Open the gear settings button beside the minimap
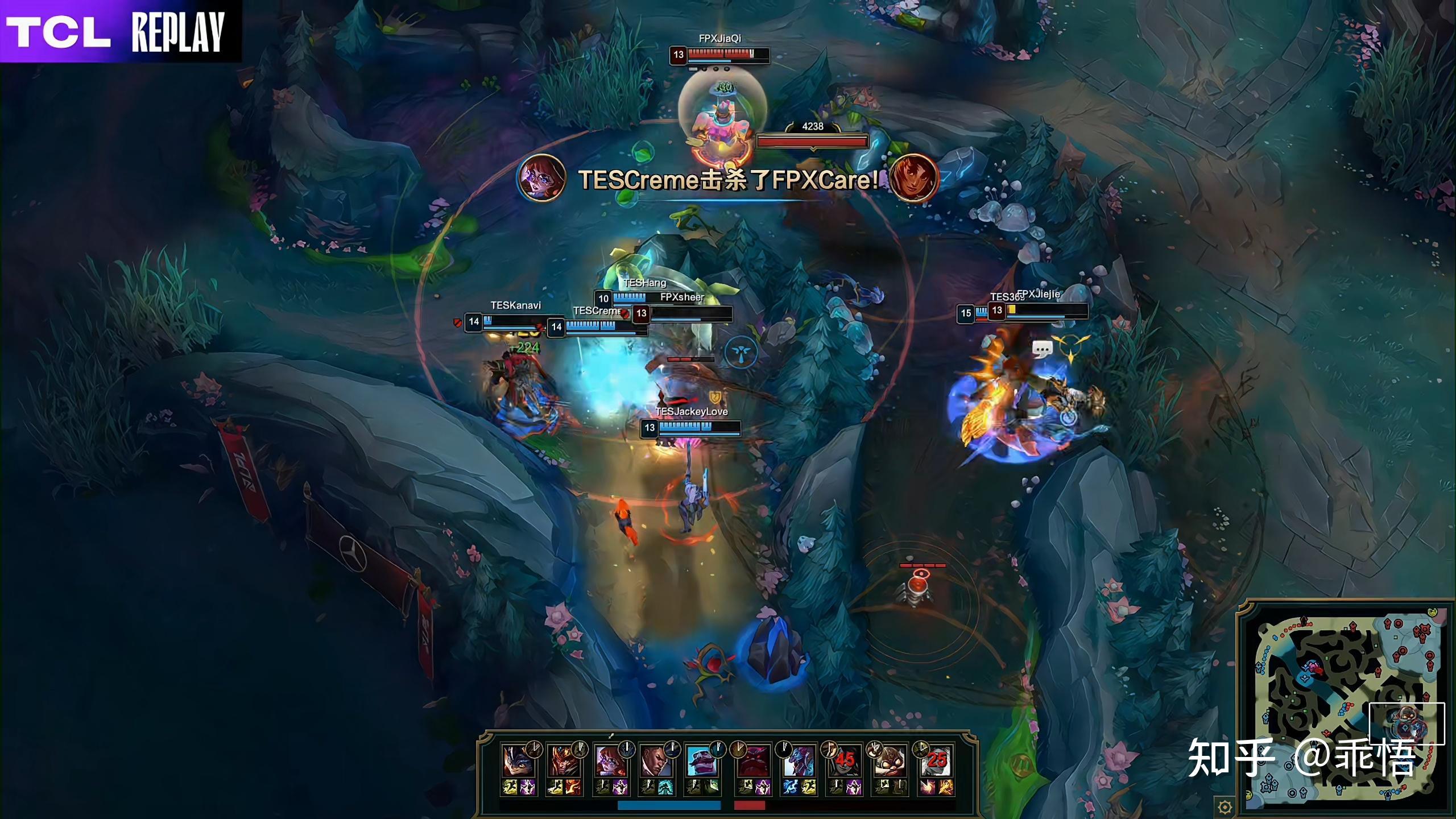This screenshot has width=1456, height=819. 1225,806
